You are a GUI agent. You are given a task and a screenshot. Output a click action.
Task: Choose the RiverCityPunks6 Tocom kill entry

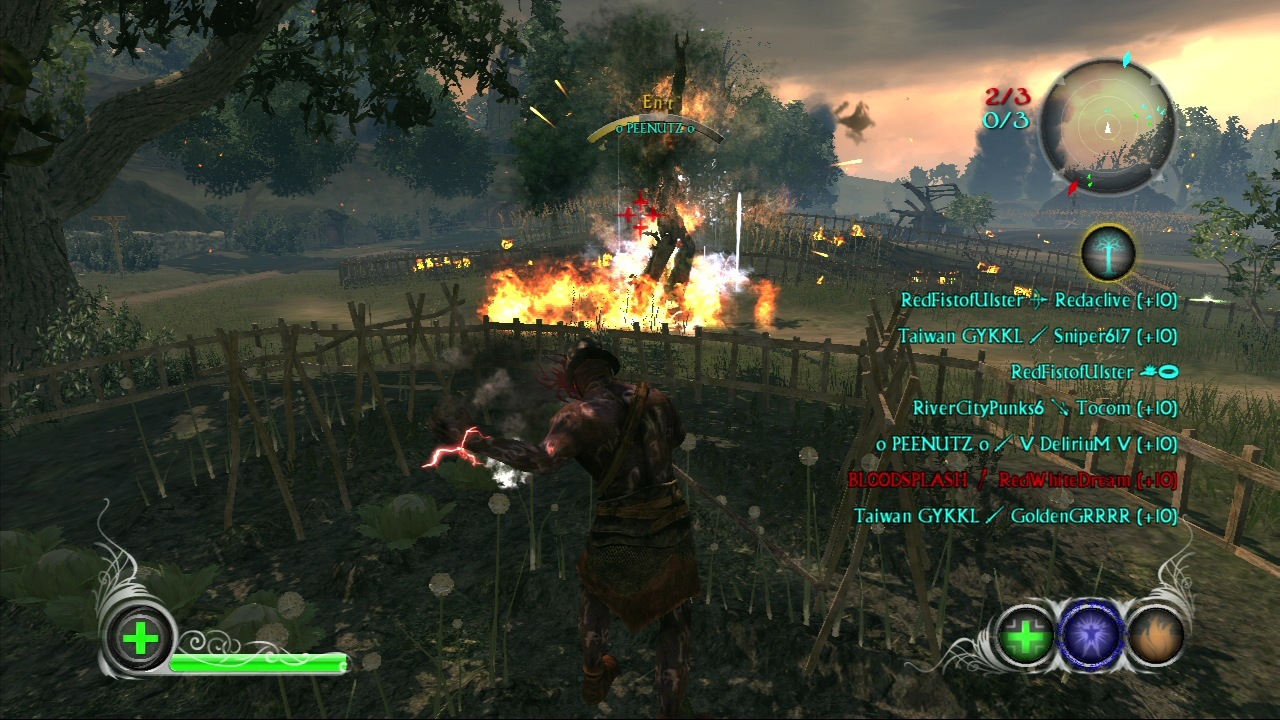1044,408
